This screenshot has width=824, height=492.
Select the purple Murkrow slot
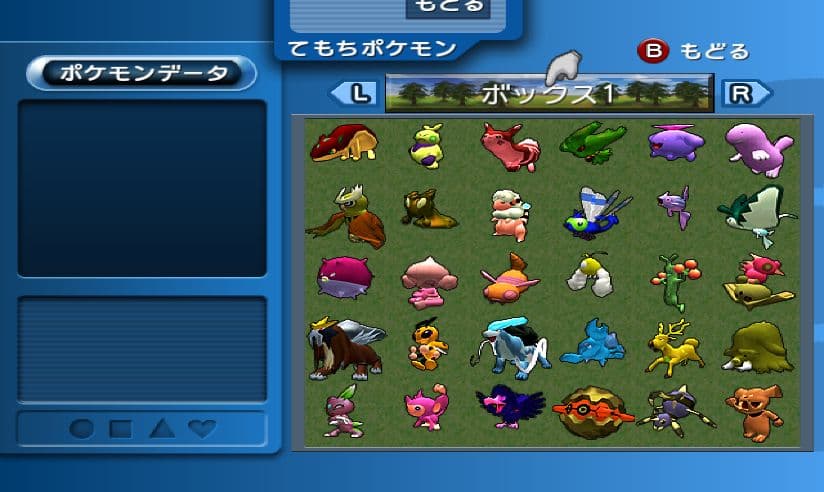point(510,410)
